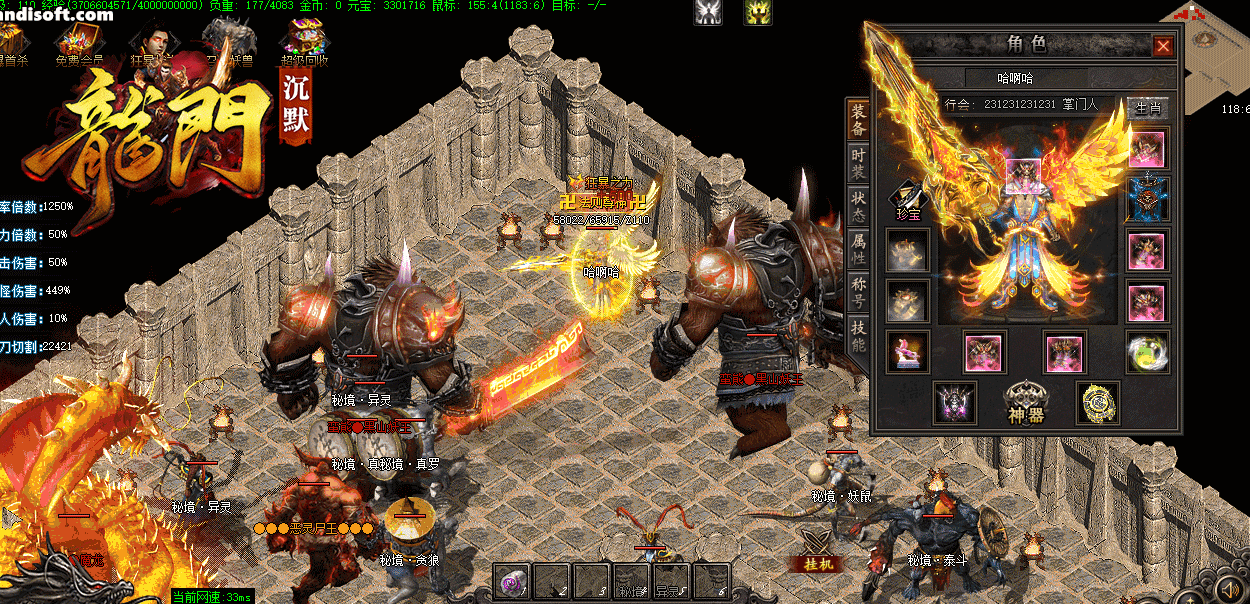This screenshot has width=1250, height=604.
Task: Show the 状态 status tab
Action: pos(858,207)
